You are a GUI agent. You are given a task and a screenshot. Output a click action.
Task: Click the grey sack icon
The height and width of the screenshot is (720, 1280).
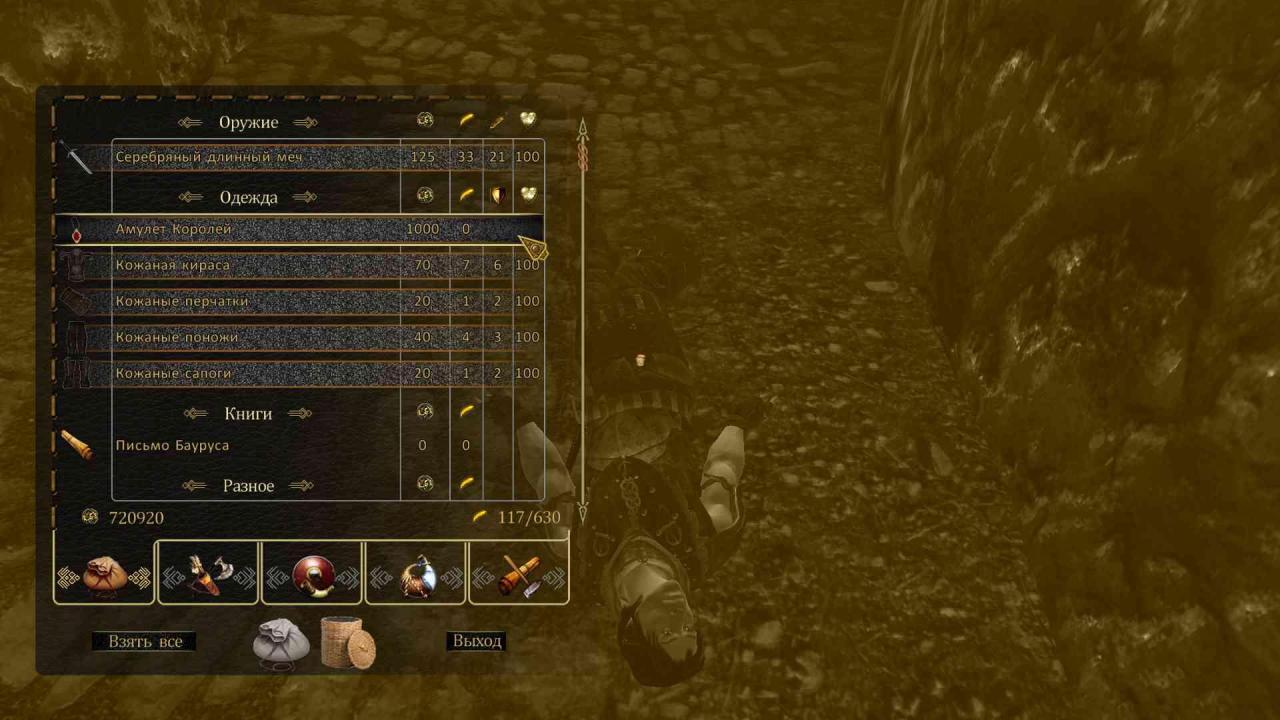[x=279, y=643]
